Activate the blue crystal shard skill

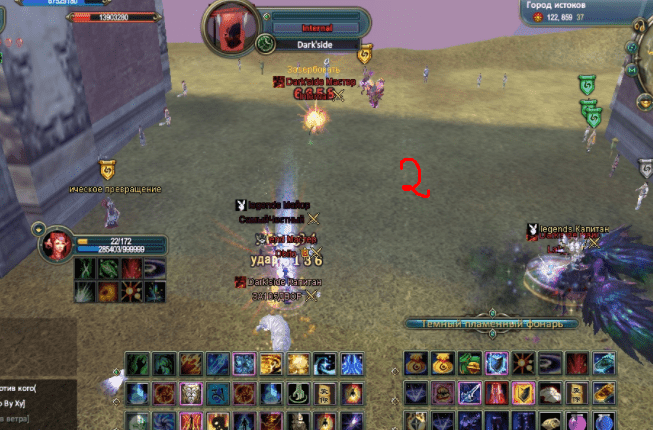350,364
